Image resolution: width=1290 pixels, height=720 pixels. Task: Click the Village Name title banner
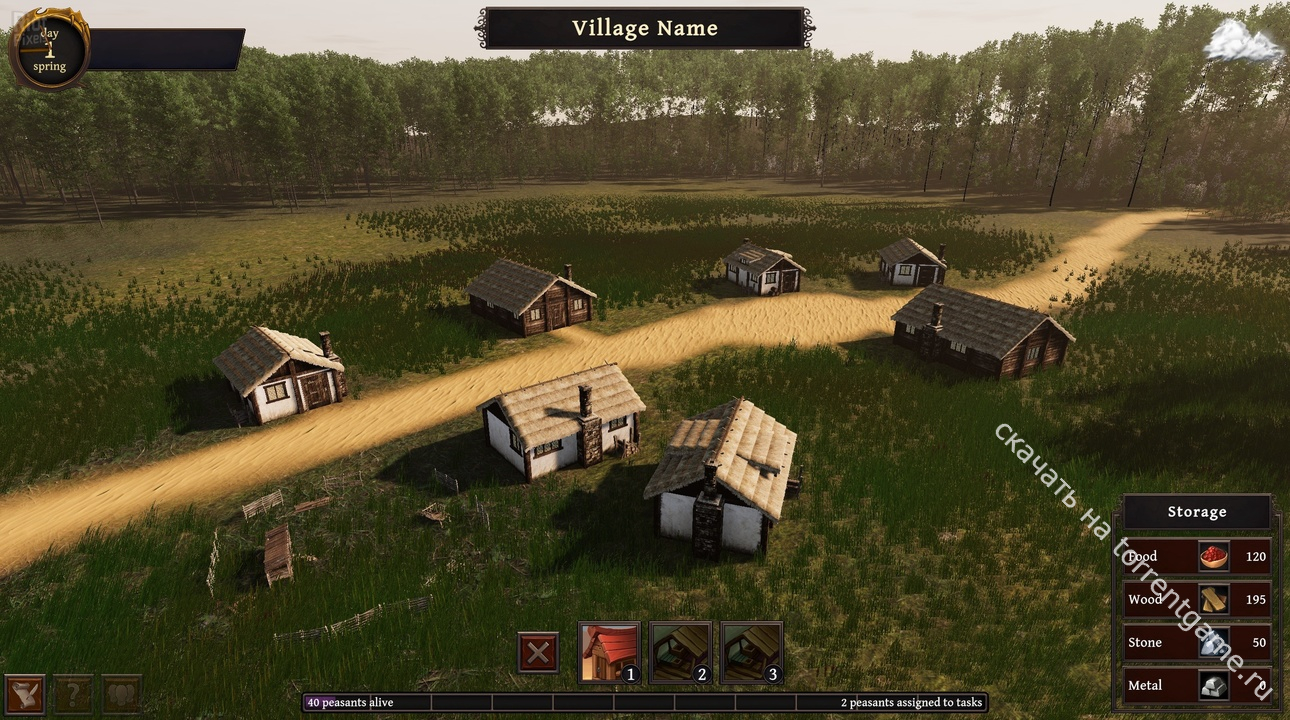point(645,29)
